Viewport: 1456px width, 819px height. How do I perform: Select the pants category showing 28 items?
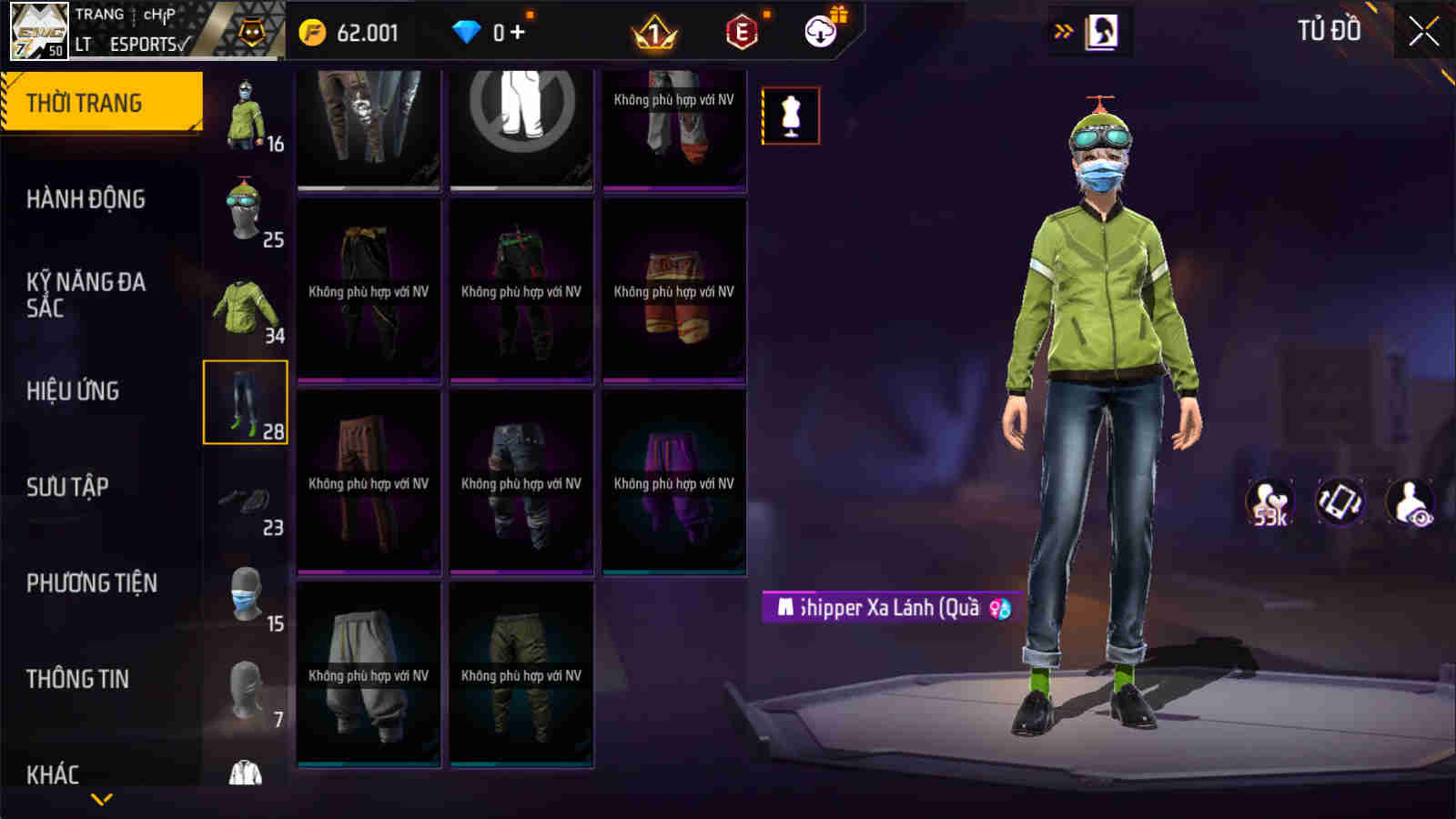(244, 404)
